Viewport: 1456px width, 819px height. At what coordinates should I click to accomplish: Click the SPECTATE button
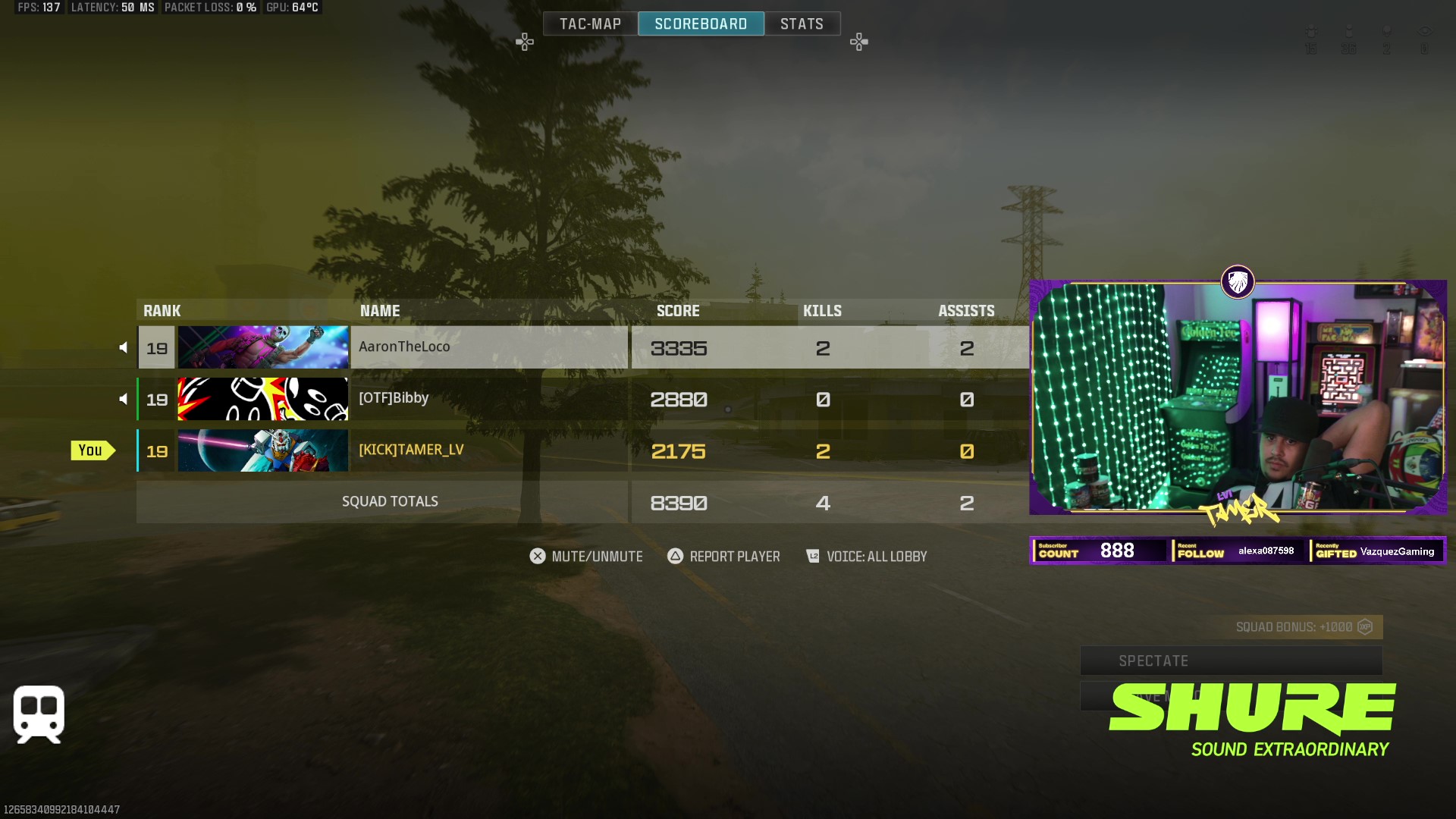[1230, 661]
